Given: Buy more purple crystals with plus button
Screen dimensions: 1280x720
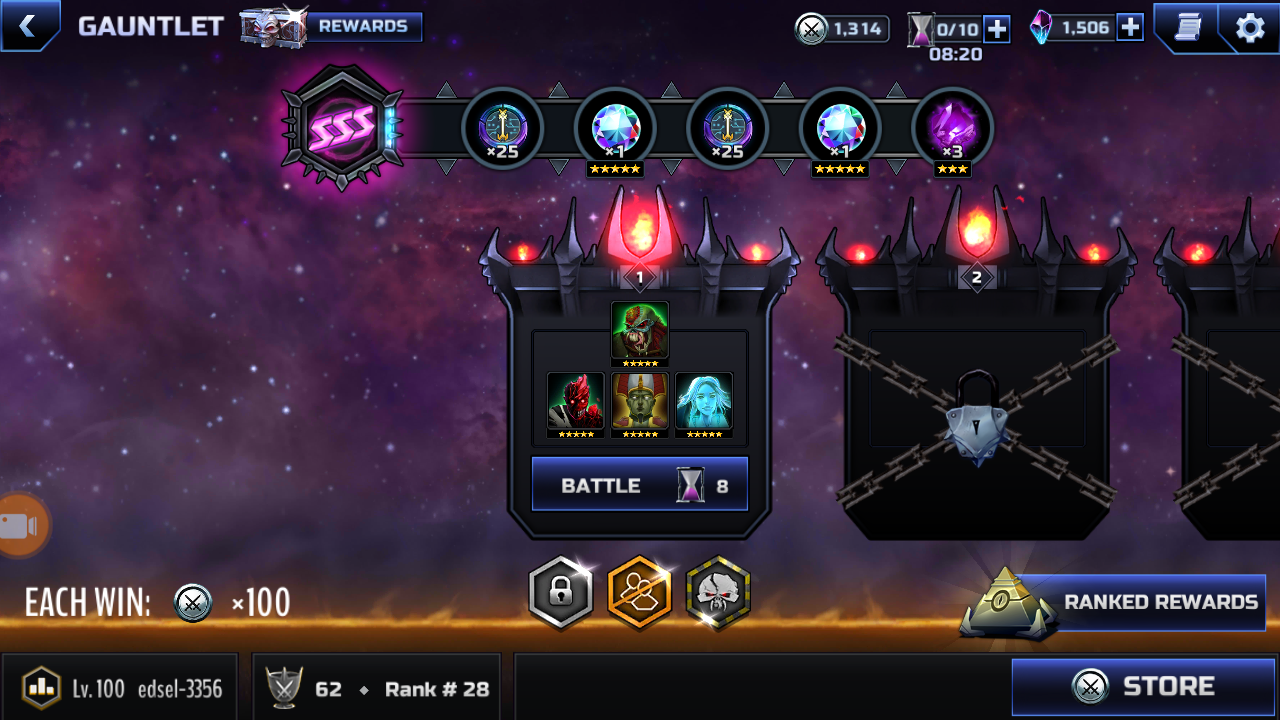Looking at the screenshot, I should 1130,28.
